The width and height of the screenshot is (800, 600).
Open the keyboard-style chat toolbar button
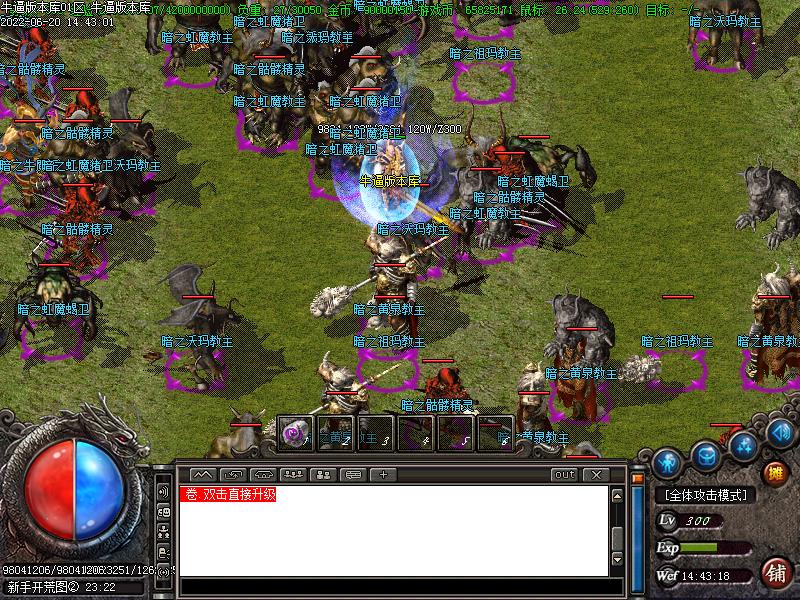coord(263,474)
